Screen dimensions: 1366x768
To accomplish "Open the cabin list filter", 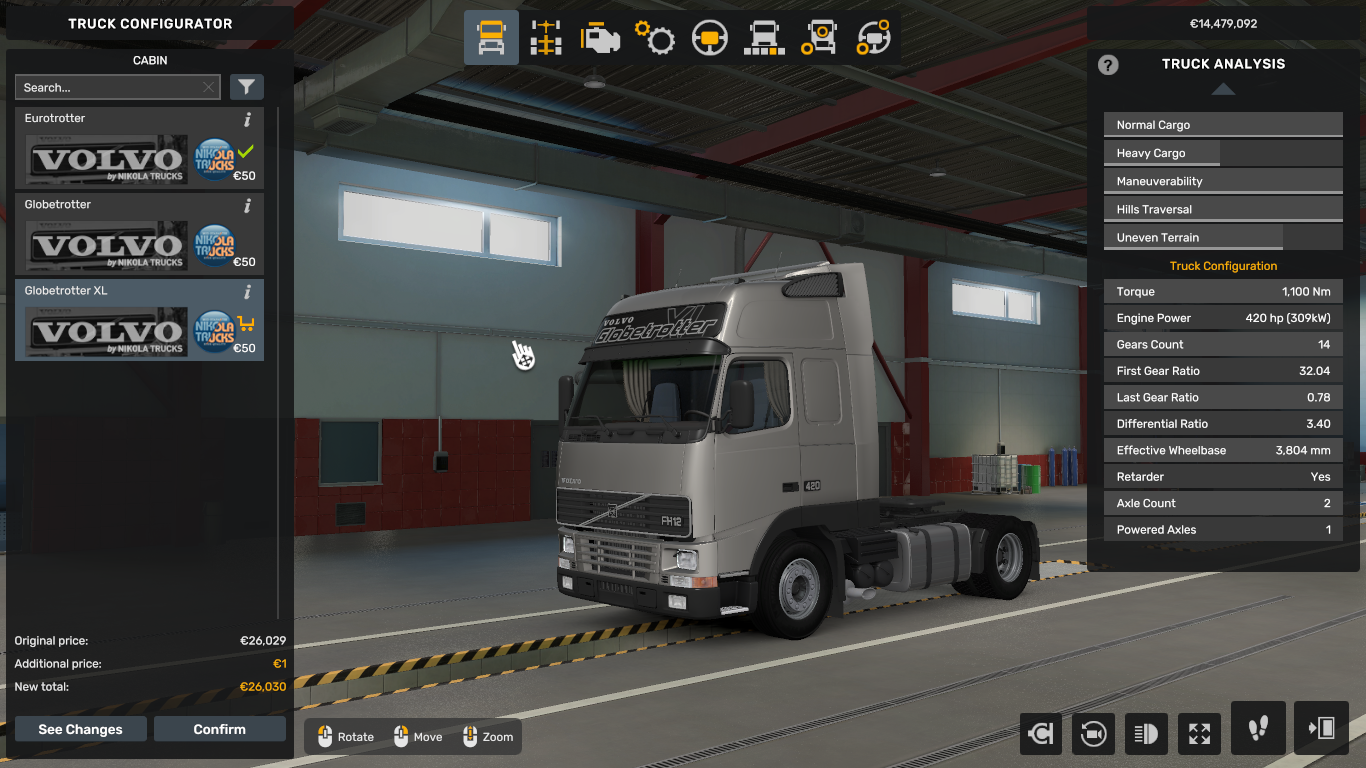I will pos(246,88).
